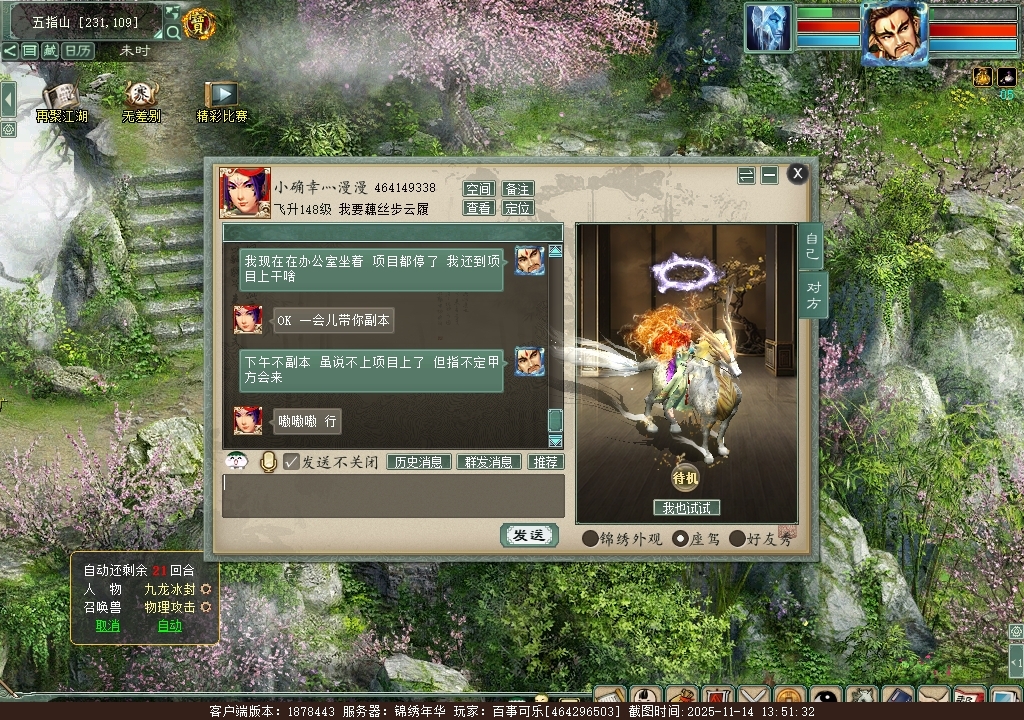
Task: Open 历史消息 message history
Action: [419, 462]
